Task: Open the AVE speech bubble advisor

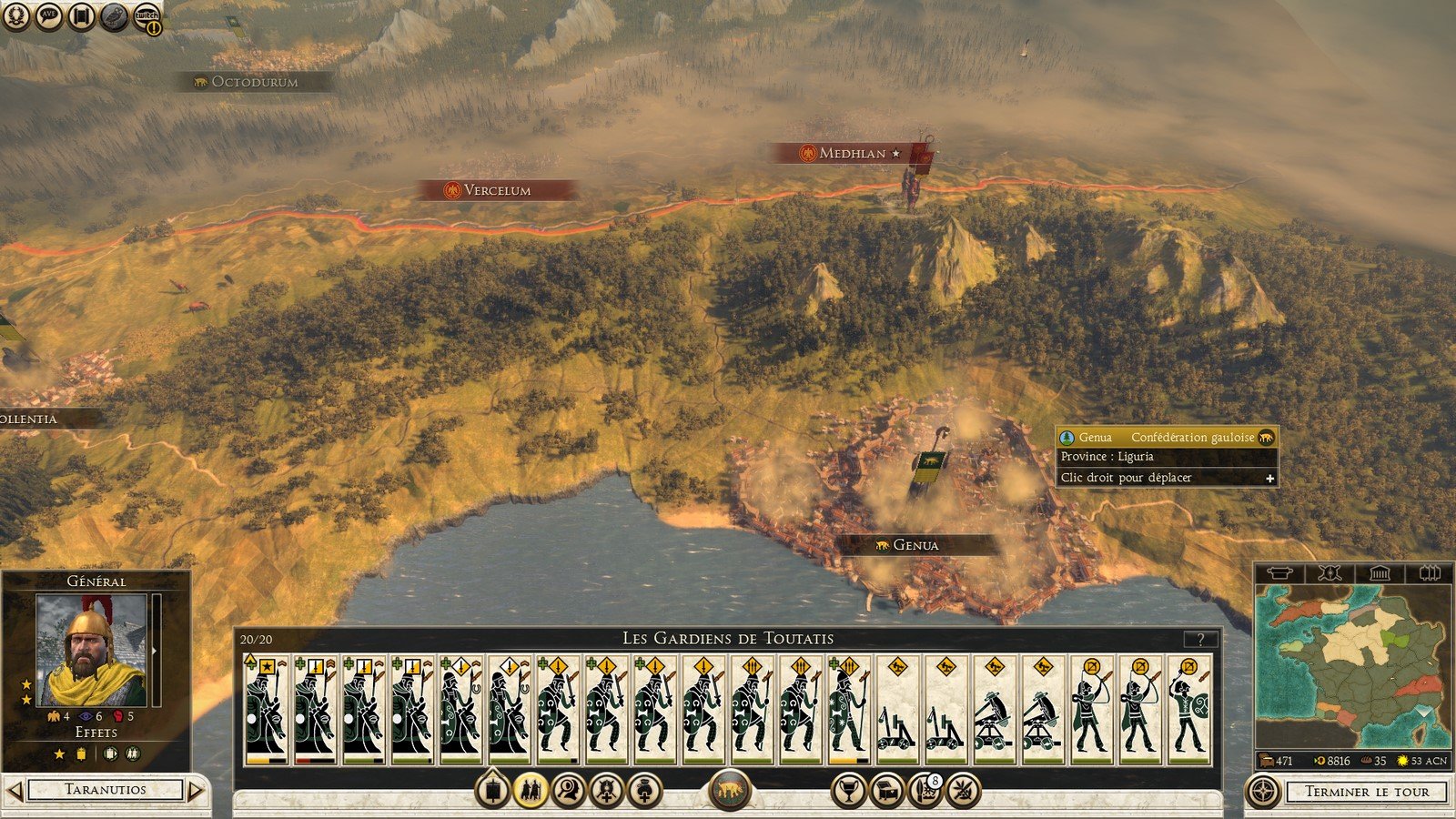Action: pyautogui.click(x=49, y=16)
